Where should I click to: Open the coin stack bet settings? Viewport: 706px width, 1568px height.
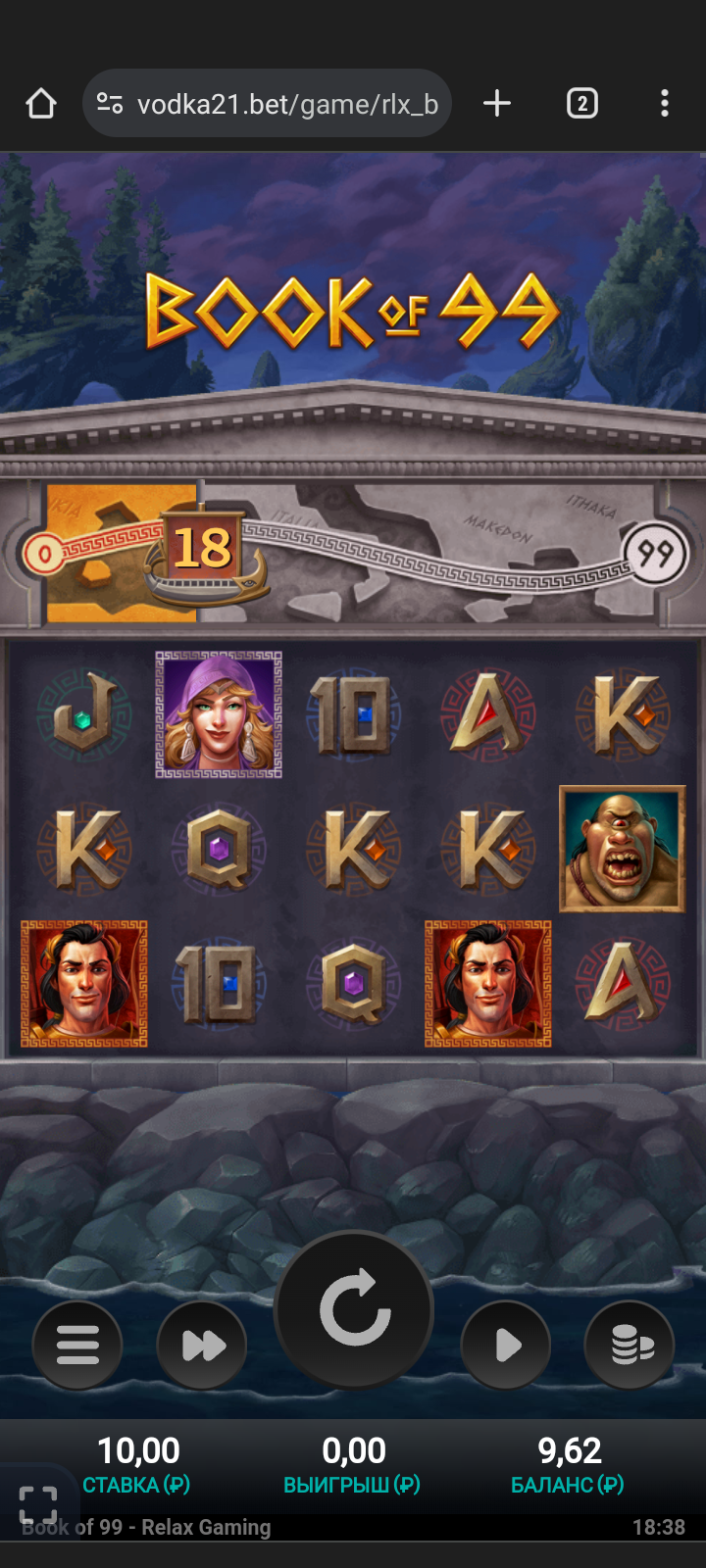pos(630,1345)
